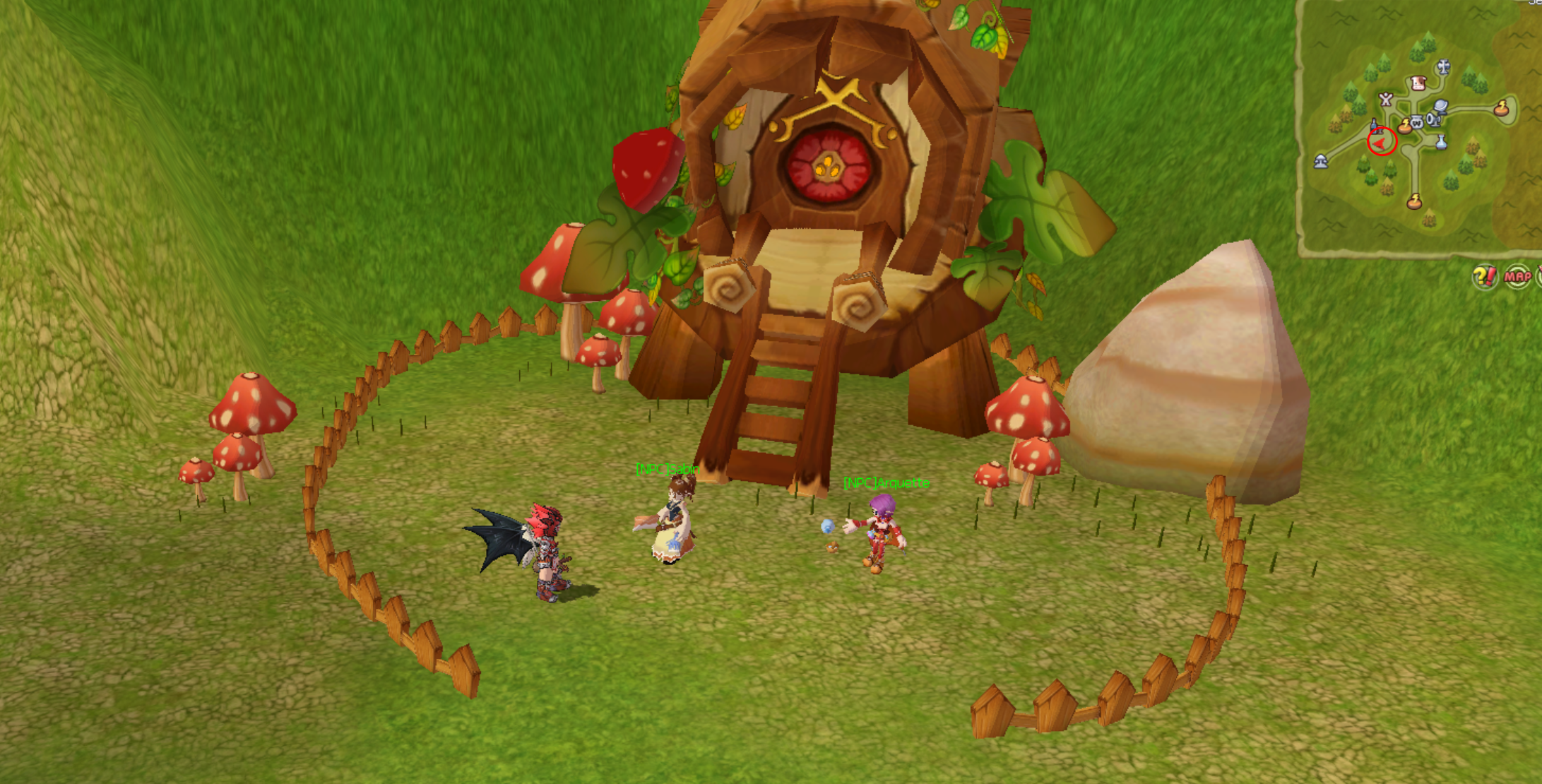The image size is (1542, 784).
Task: Click the red player arrow on the minimap
Action: (1380, 143)
